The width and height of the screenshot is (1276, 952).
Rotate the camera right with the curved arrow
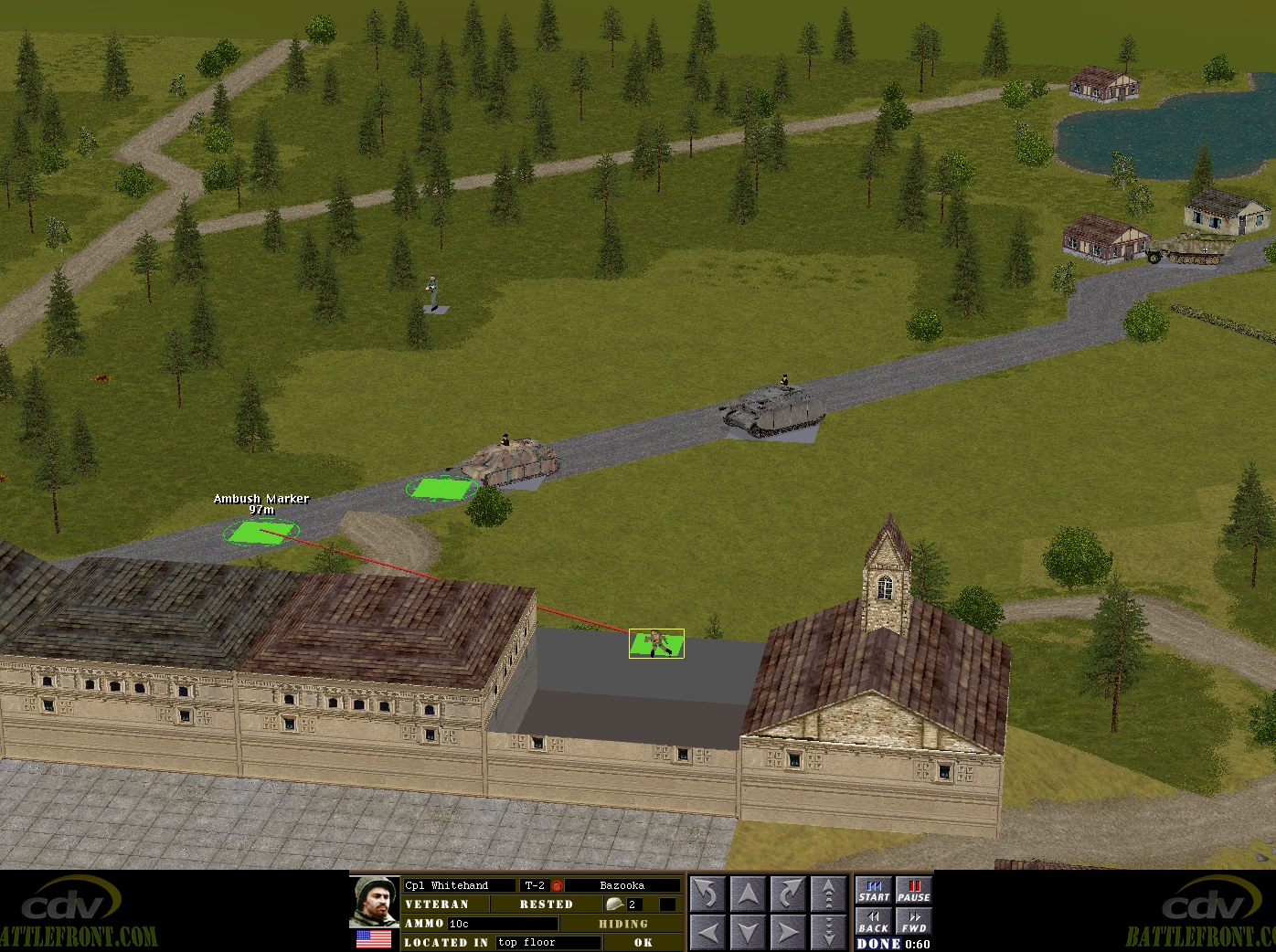(x=788, y=893)
